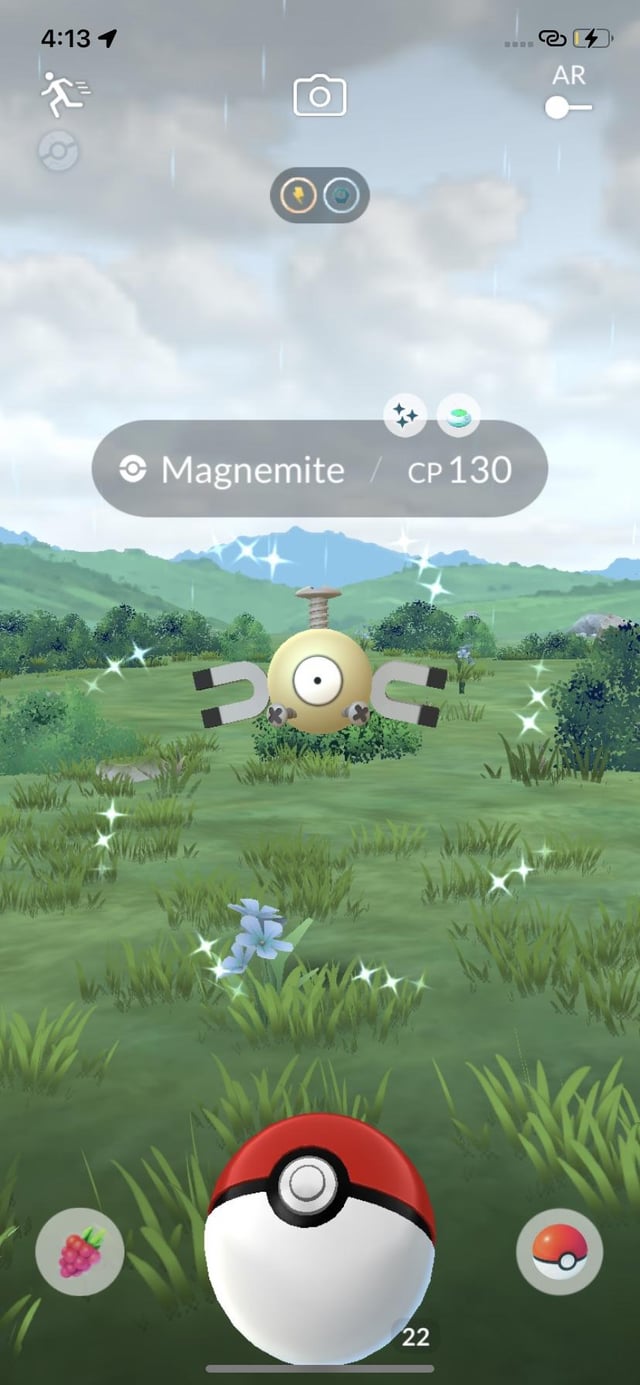Tap the faded Poké Ball icon under the runner

coord(59,152)
